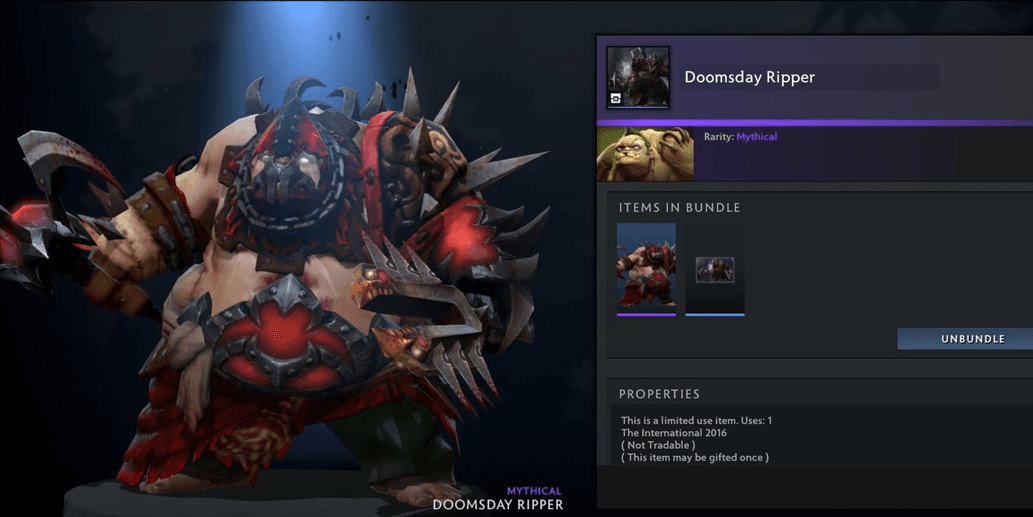Click the Pudge hero portrait
Viewport: 1033px width, 517px height.
click(x=645, y=153)
